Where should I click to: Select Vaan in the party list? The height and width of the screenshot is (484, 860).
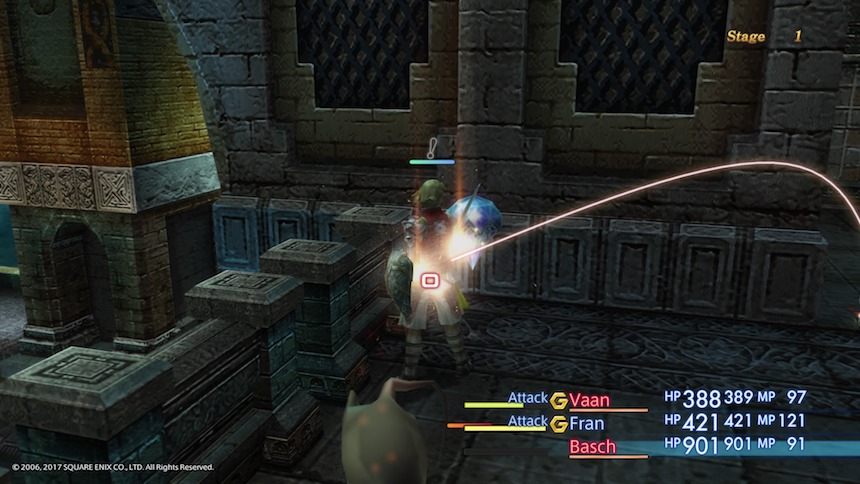coord(590,399)
